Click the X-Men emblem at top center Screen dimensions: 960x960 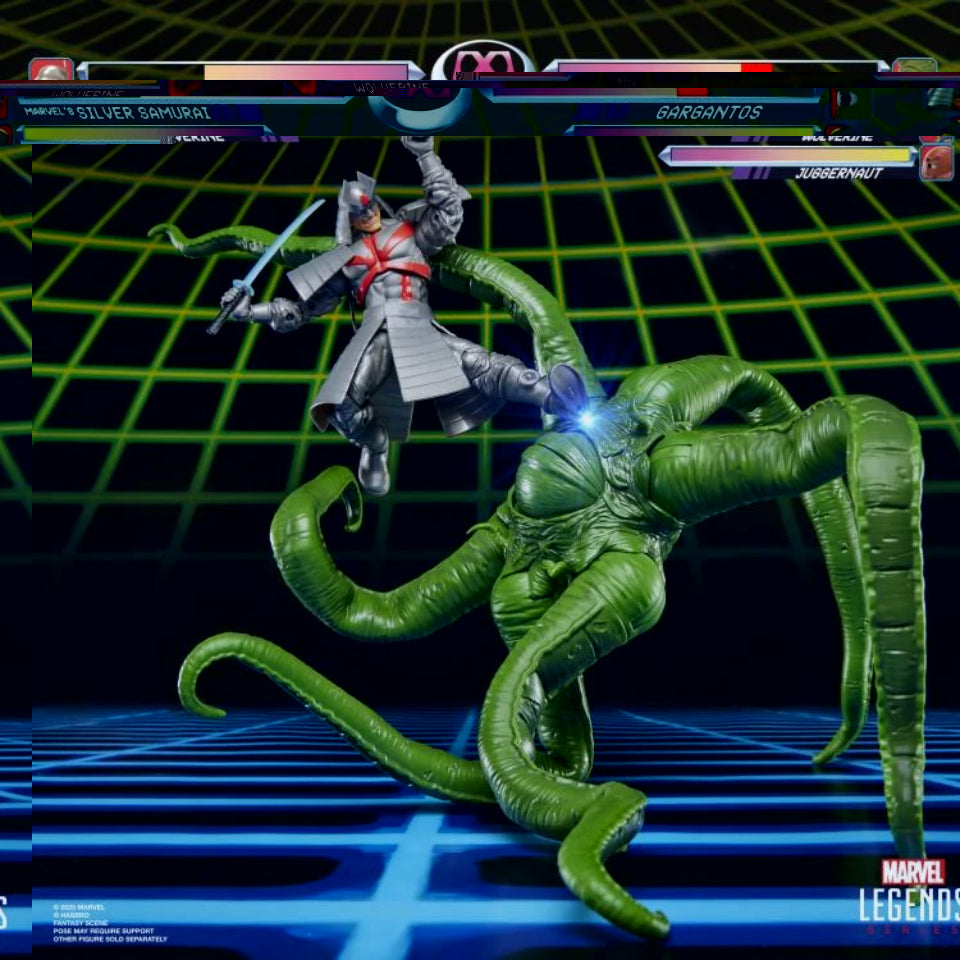tap(481, 62)
